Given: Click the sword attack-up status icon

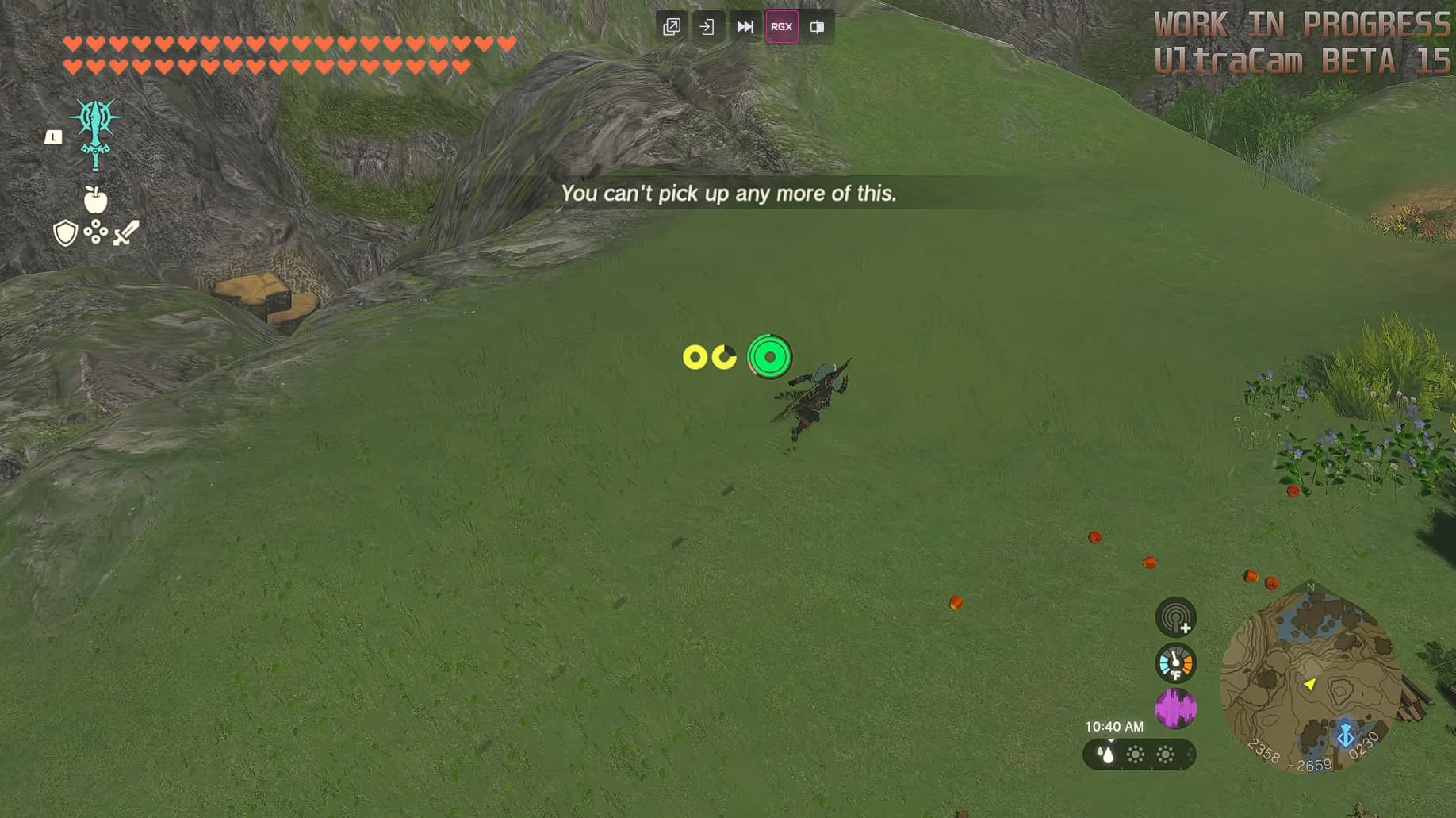Looking at the screenshot, I should [124, 231].
